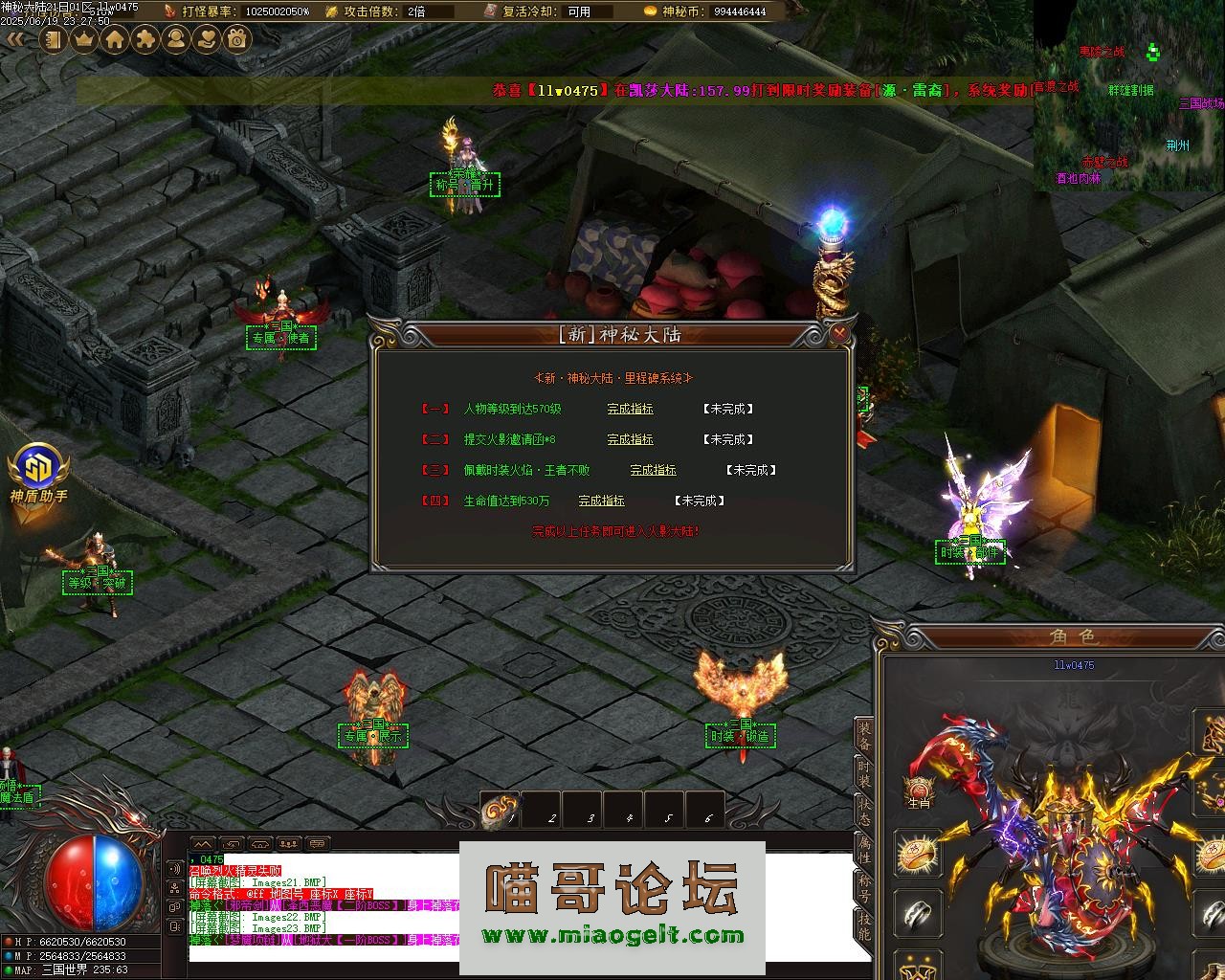Switch to the 时装 tab
The height and width of the screenshot is (980, 1225).
(864, 774)
